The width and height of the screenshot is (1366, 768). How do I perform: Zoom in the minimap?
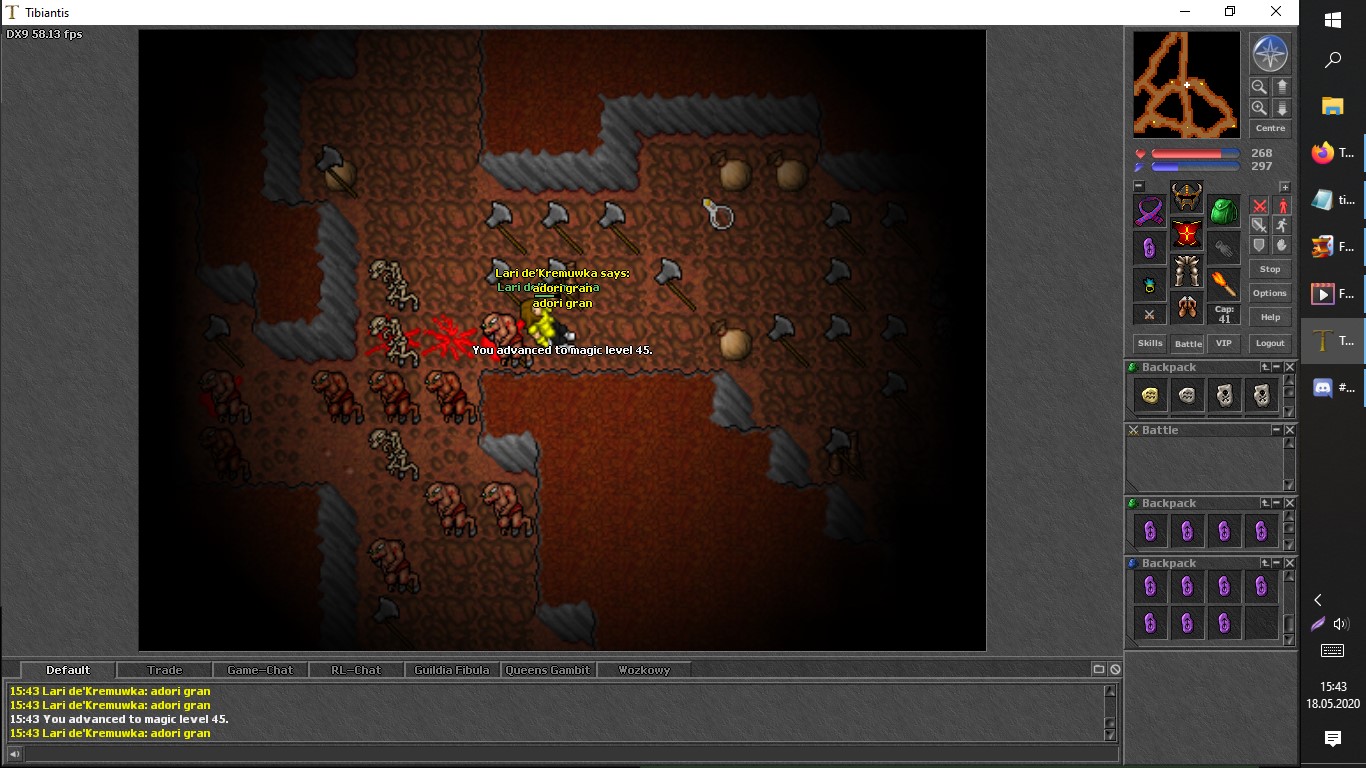pyautogui.click(x=1259, y=108)
